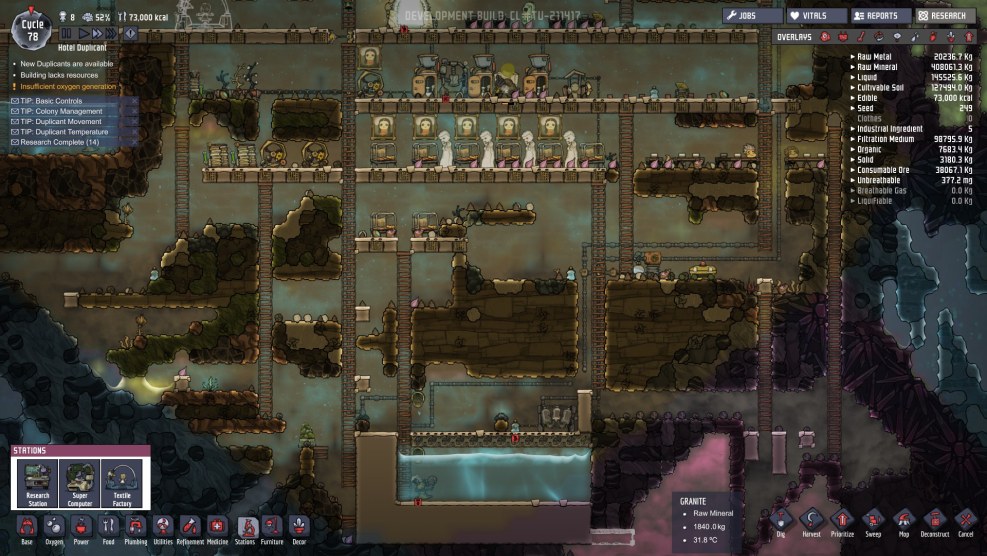Pause the game simulation

67,34
